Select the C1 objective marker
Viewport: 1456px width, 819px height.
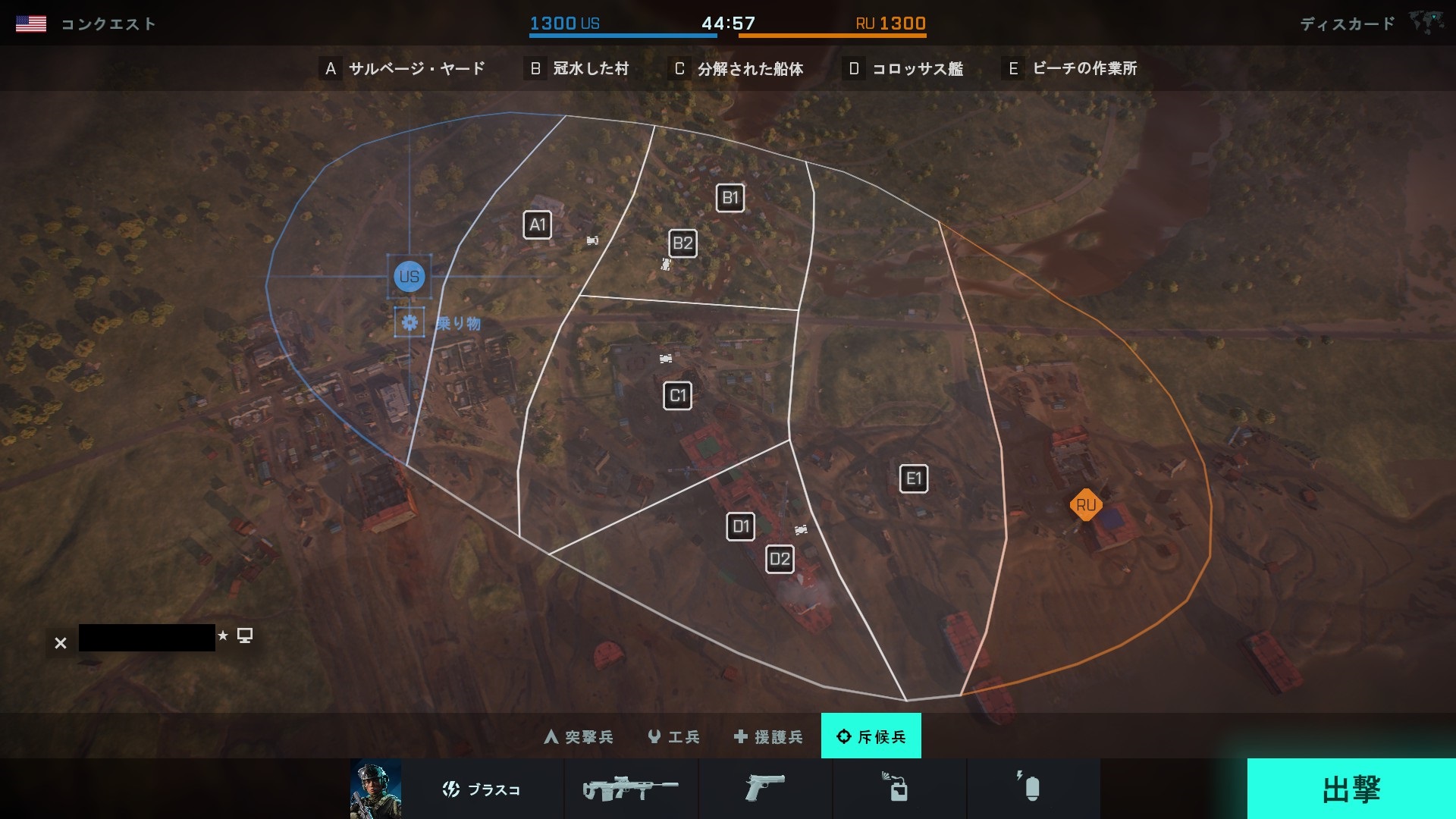coord(678,395)
